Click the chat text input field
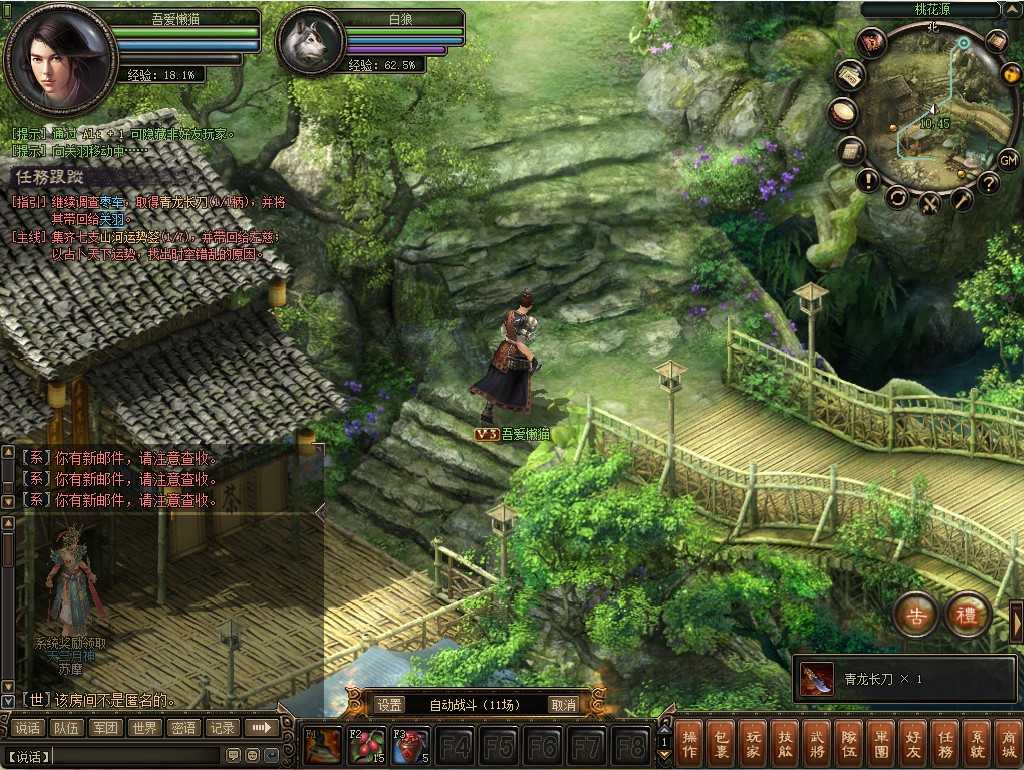This screenshot has width=1024, height=770. coord(135,755)
